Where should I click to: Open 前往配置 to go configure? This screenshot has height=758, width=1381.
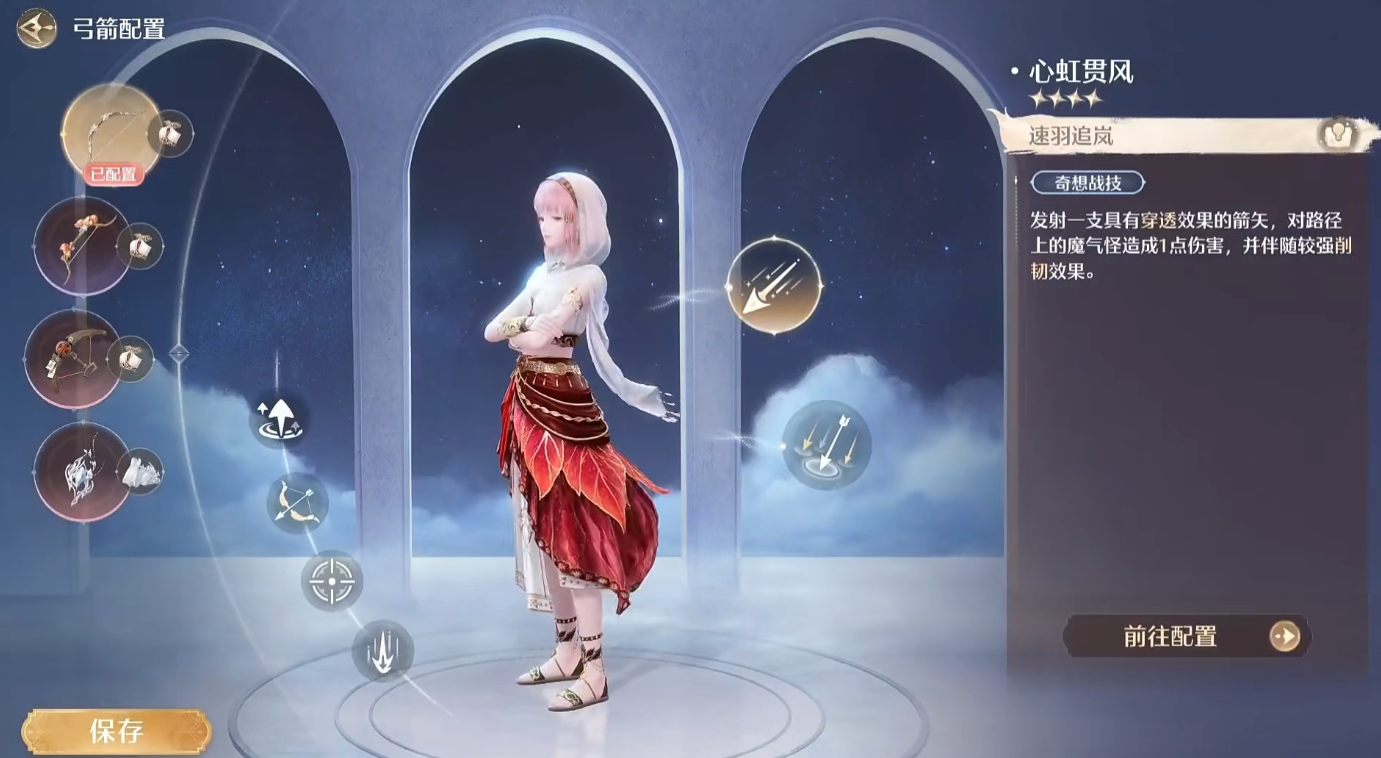tap(1186, 636)
